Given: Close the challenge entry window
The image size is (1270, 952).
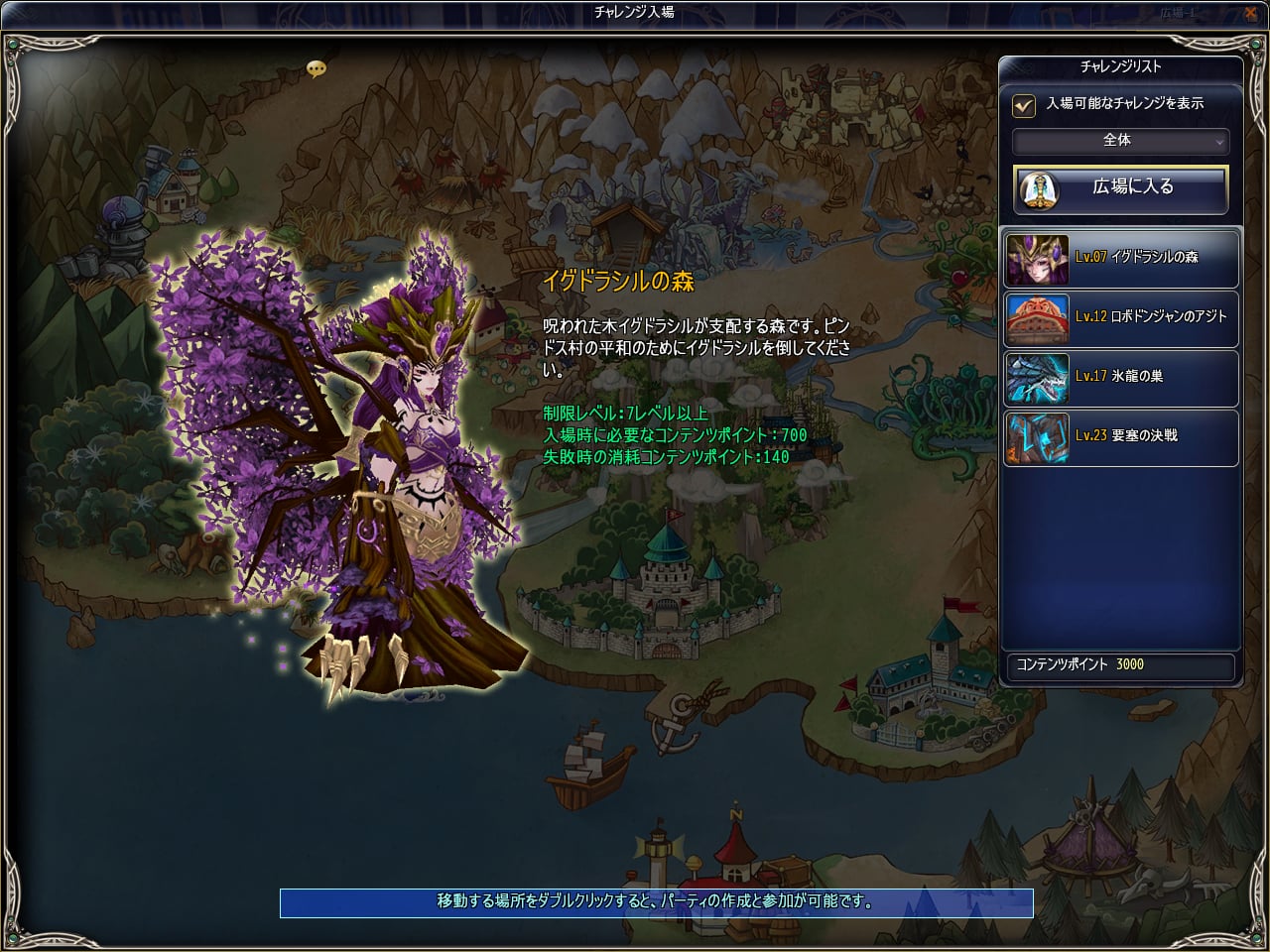Looking at the screenshot, I should coord(1250,14).
